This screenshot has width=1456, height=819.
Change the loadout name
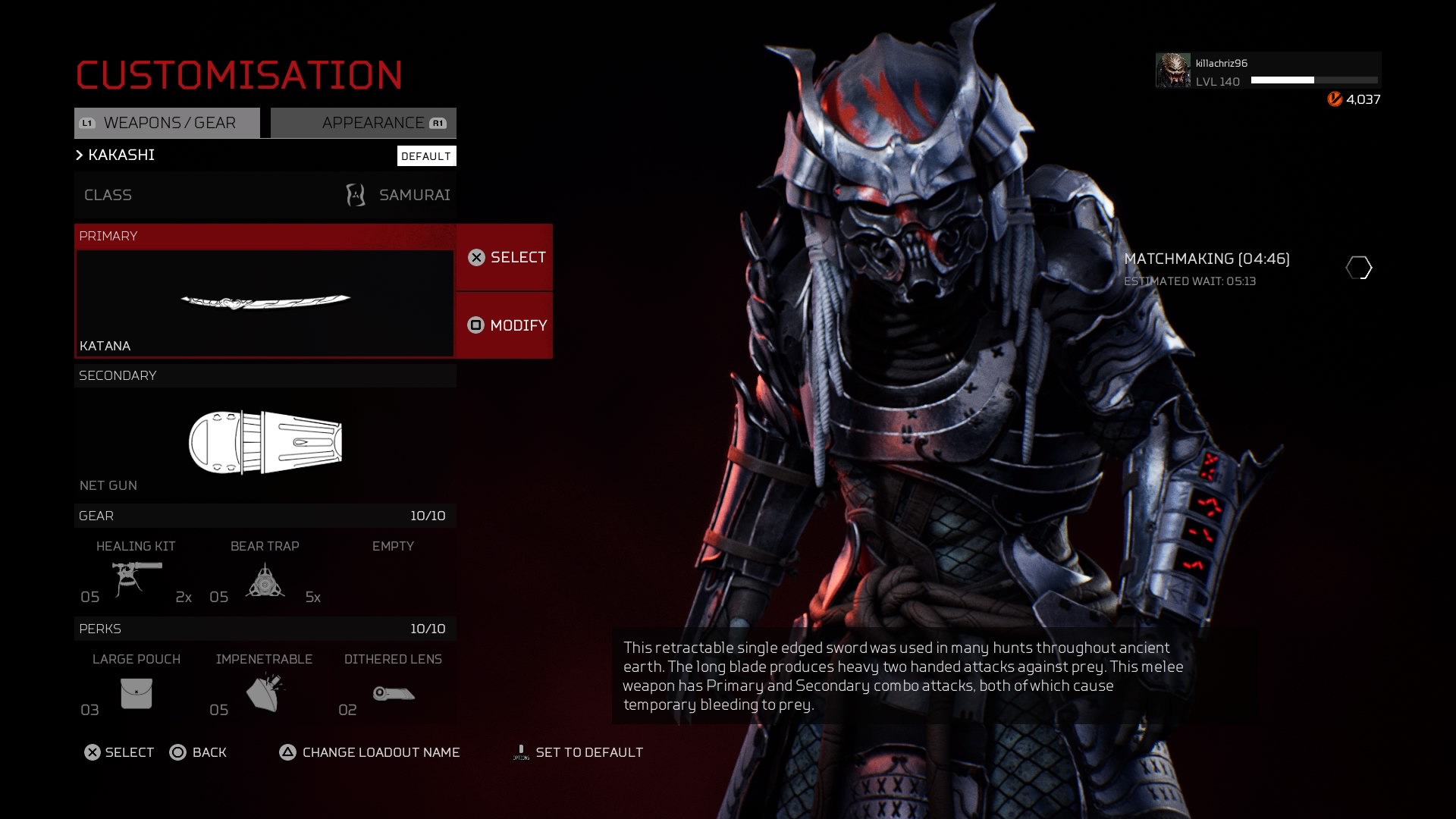[370, 752]
